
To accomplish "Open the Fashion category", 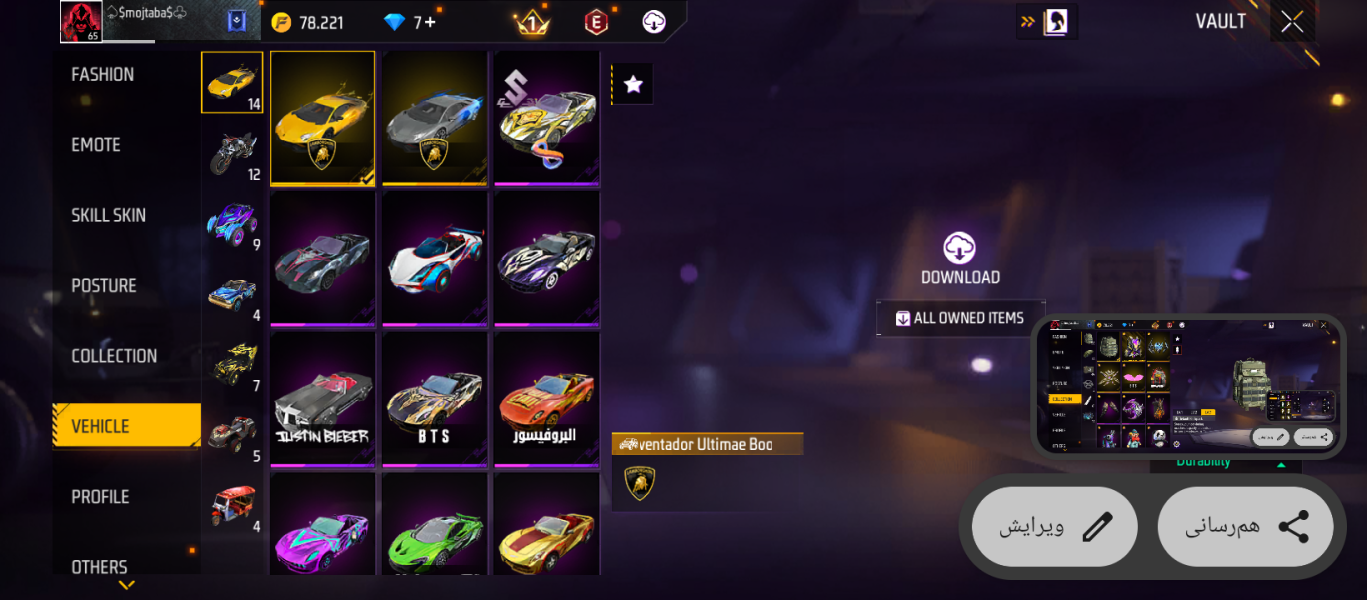I will coord(103,75).
